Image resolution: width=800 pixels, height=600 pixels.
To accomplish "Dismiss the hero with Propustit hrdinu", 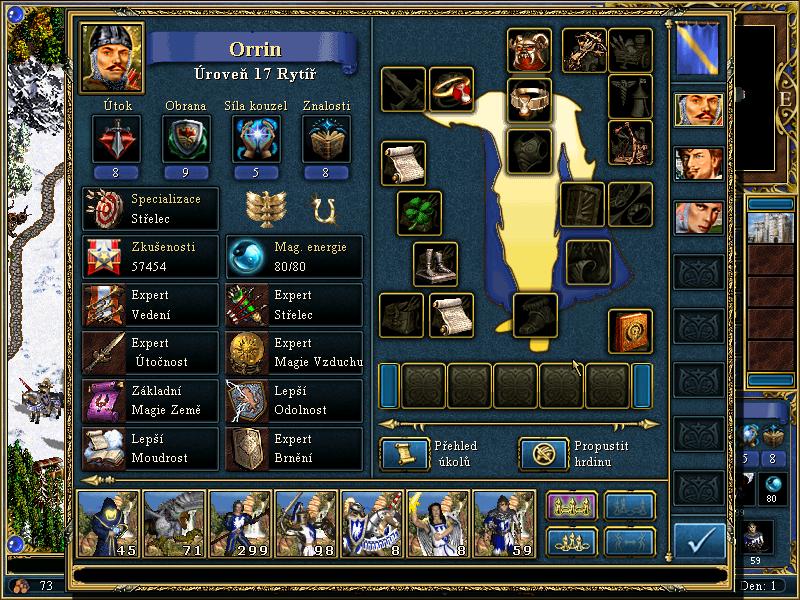I will pos(537,454).
